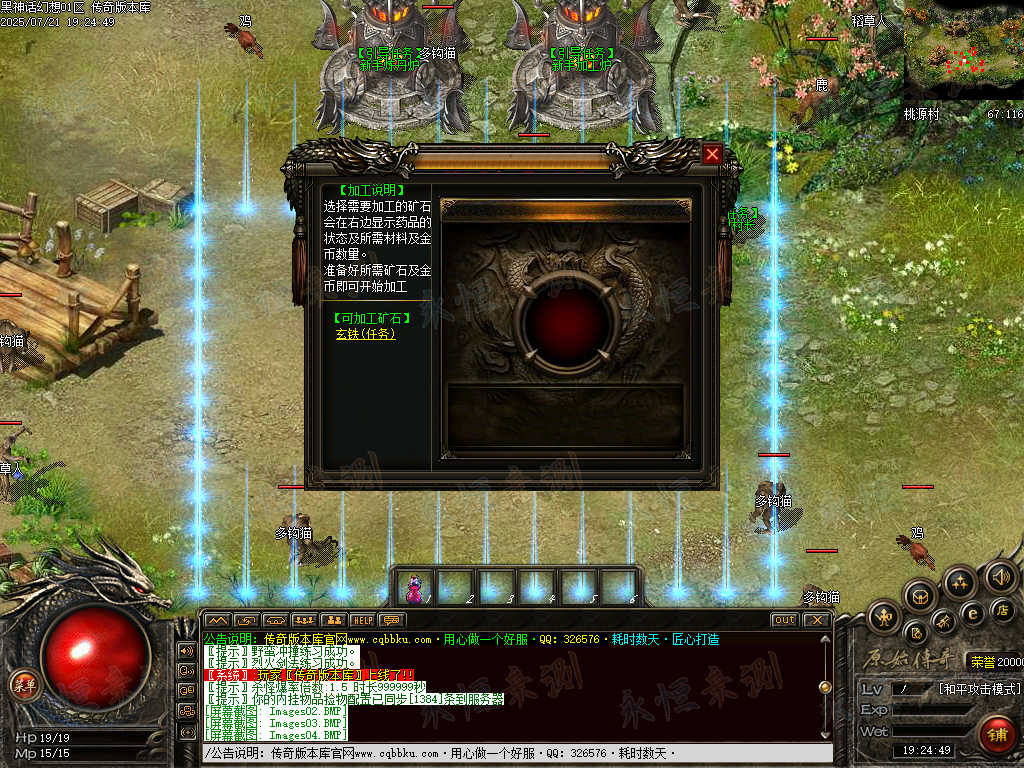Open the 菜单 round menu button
Screen dimensions: 1024x768
pyautogui.click(x=22, y=684)
